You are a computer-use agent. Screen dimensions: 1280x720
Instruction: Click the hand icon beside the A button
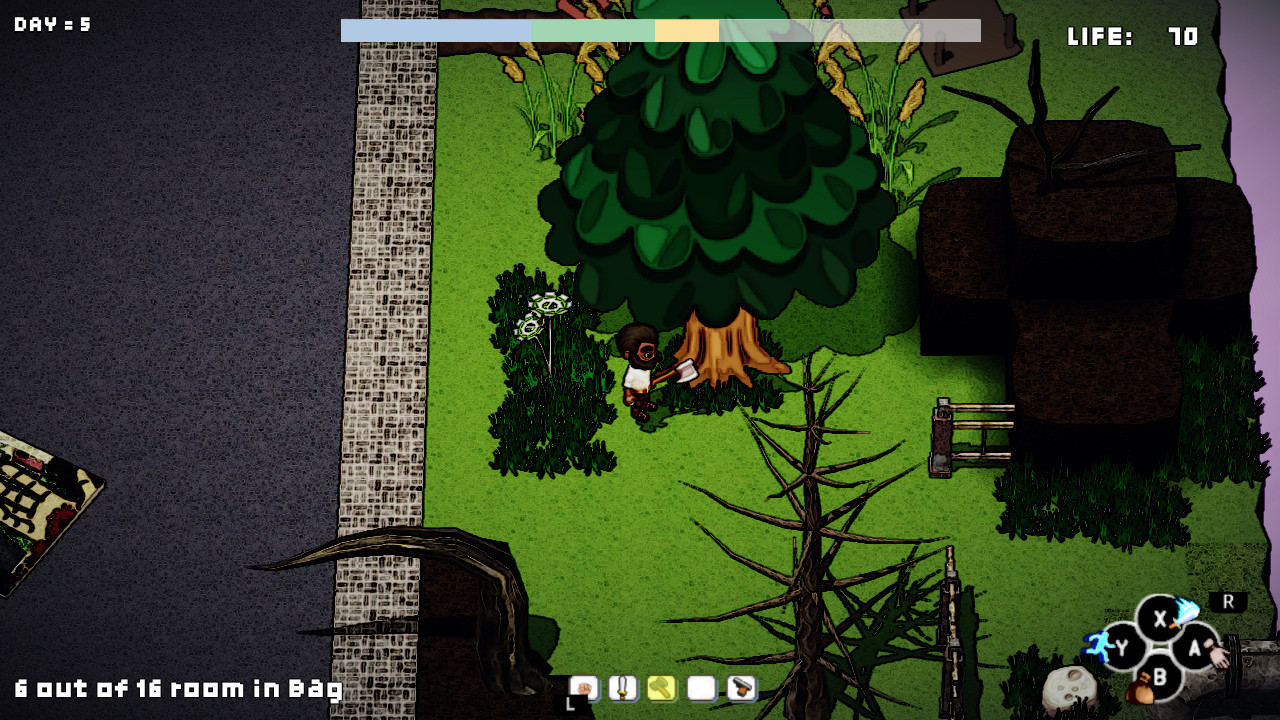[x=1218, y=655]
